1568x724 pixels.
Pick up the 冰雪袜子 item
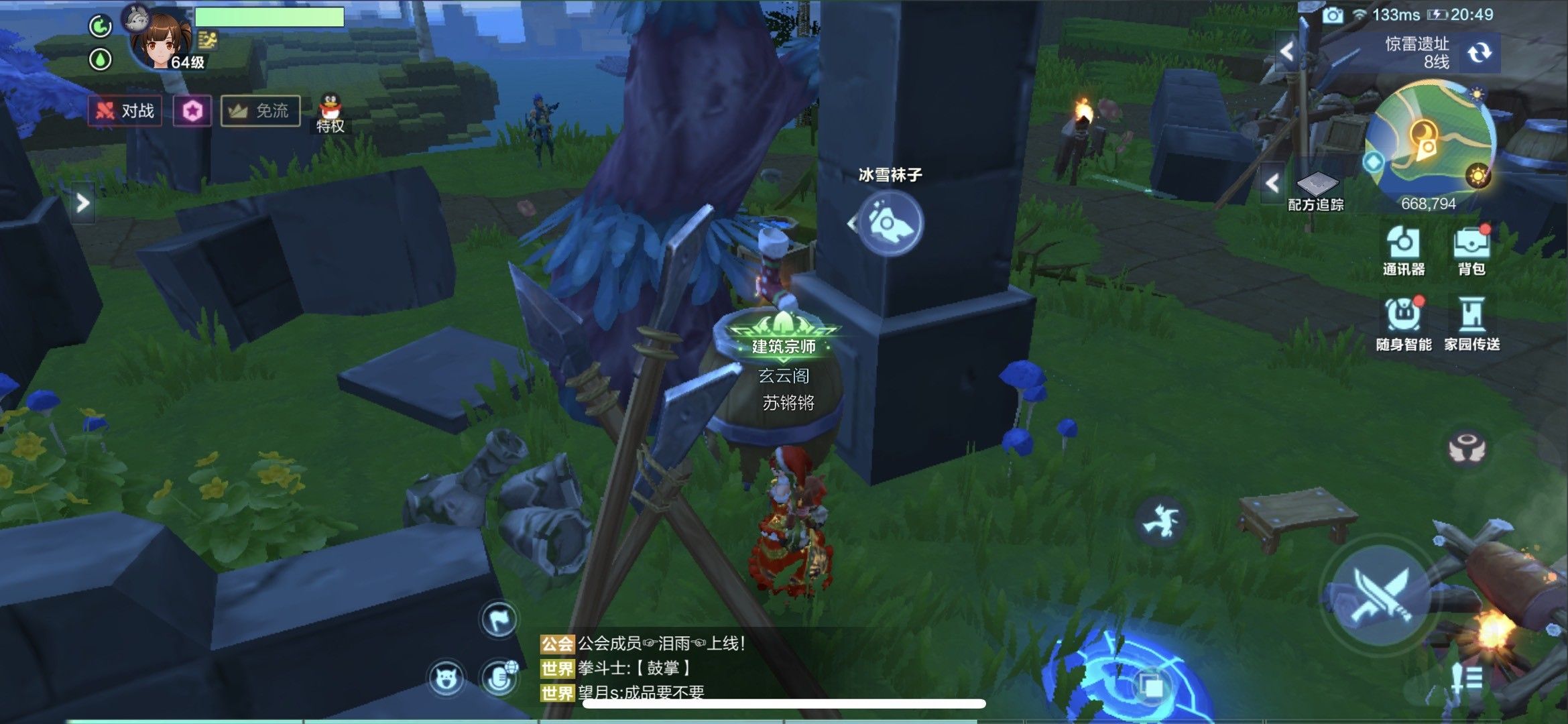890,223
